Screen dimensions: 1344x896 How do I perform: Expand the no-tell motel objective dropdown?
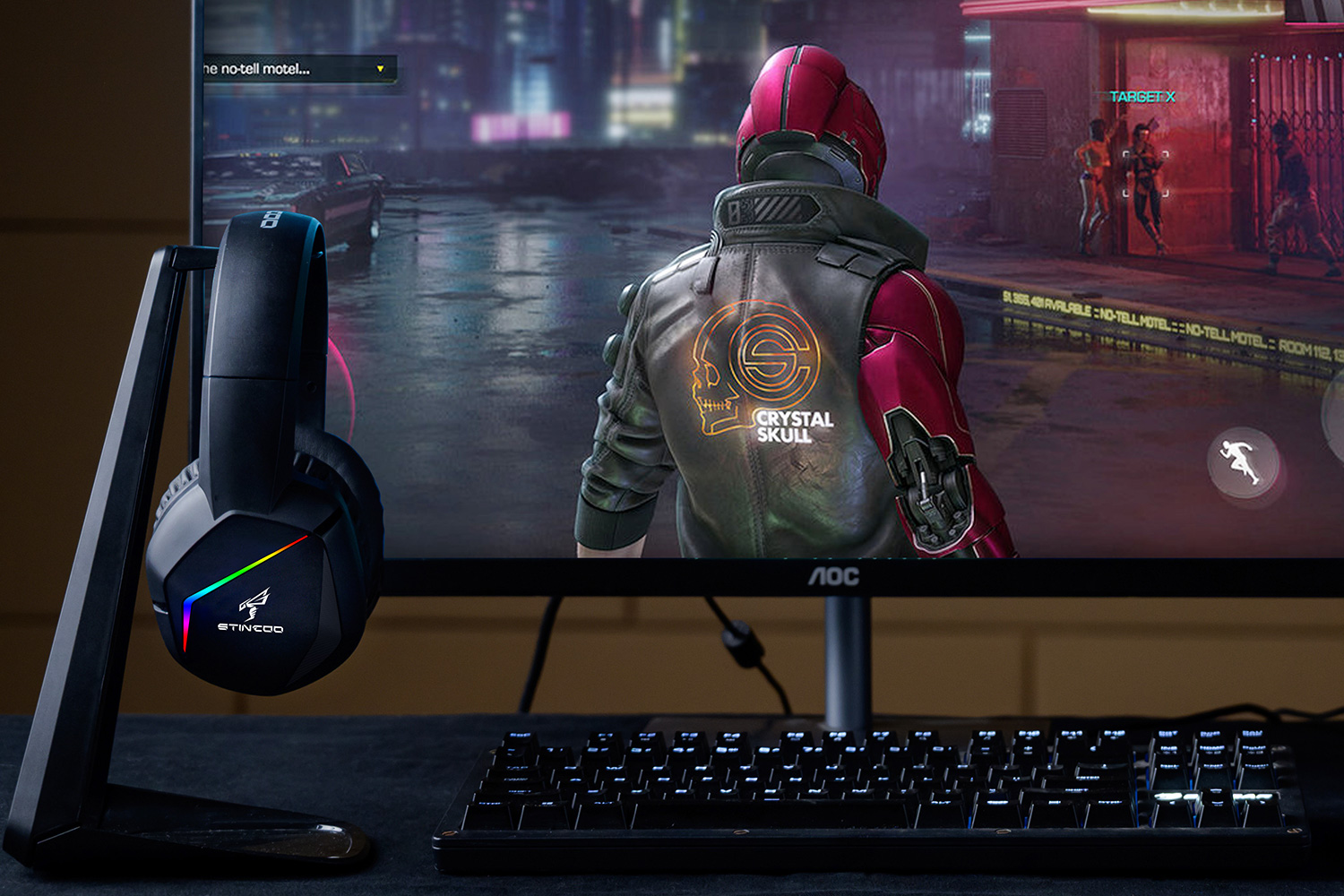[x=380, y=69]
